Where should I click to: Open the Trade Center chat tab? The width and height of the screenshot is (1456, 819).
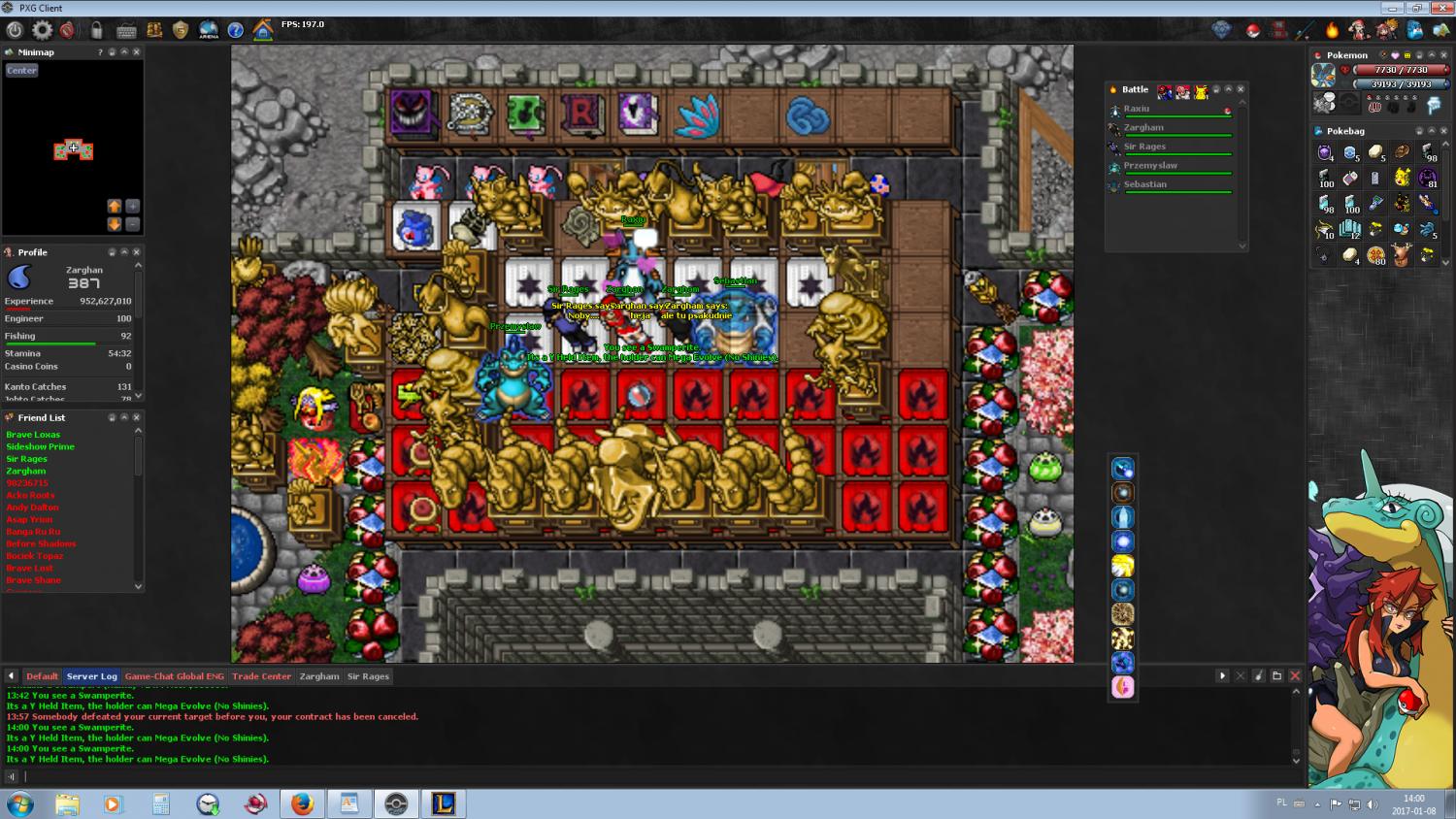(261, 676)
